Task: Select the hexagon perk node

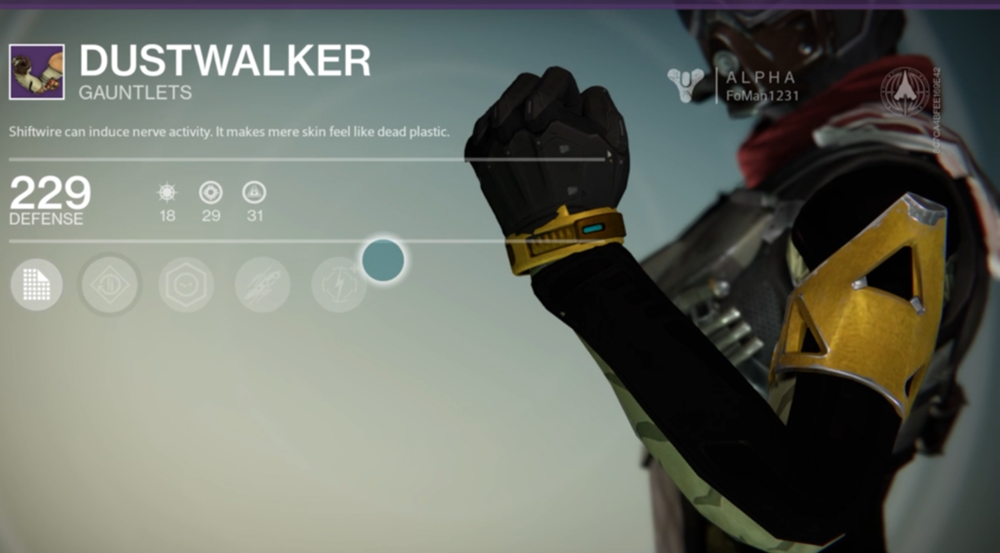Action: pos(186,285)
